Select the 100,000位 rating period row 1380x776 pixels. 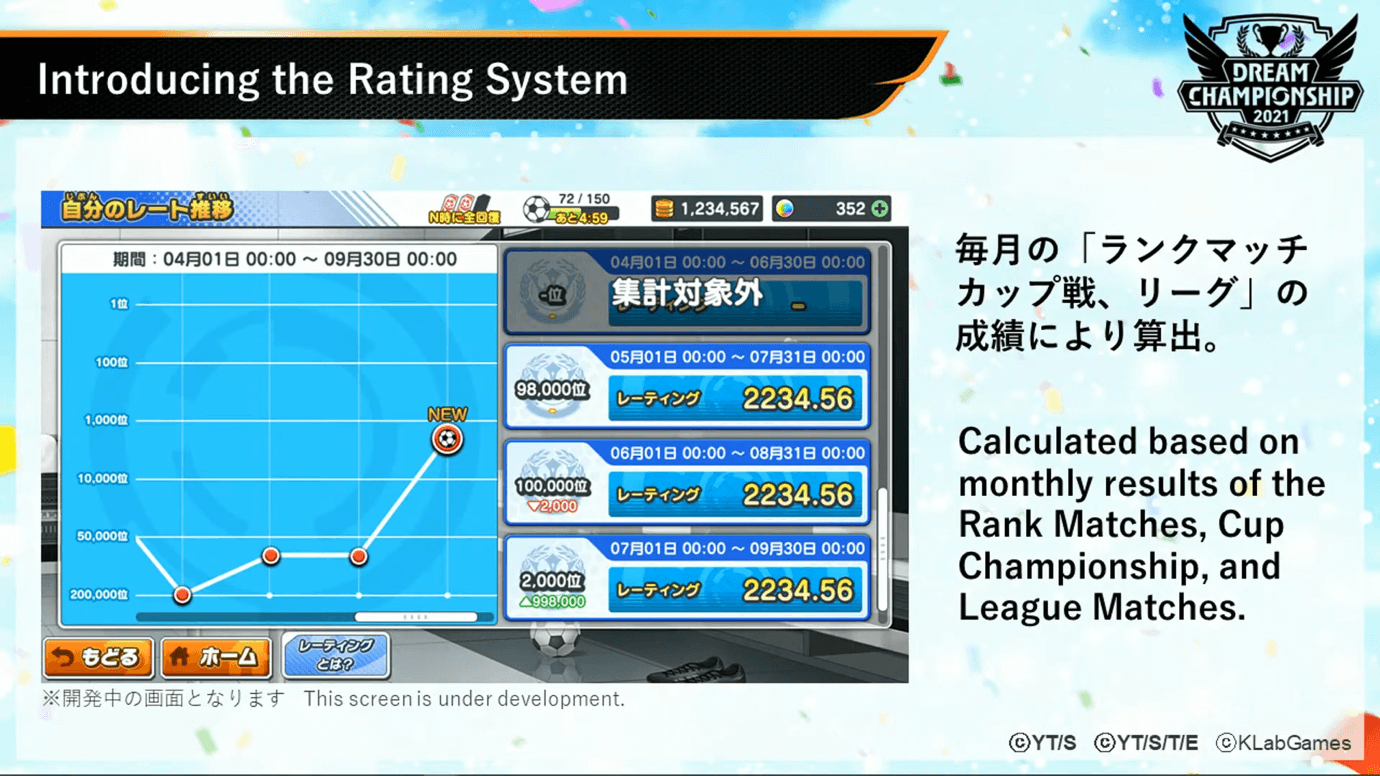click(687, 484)
